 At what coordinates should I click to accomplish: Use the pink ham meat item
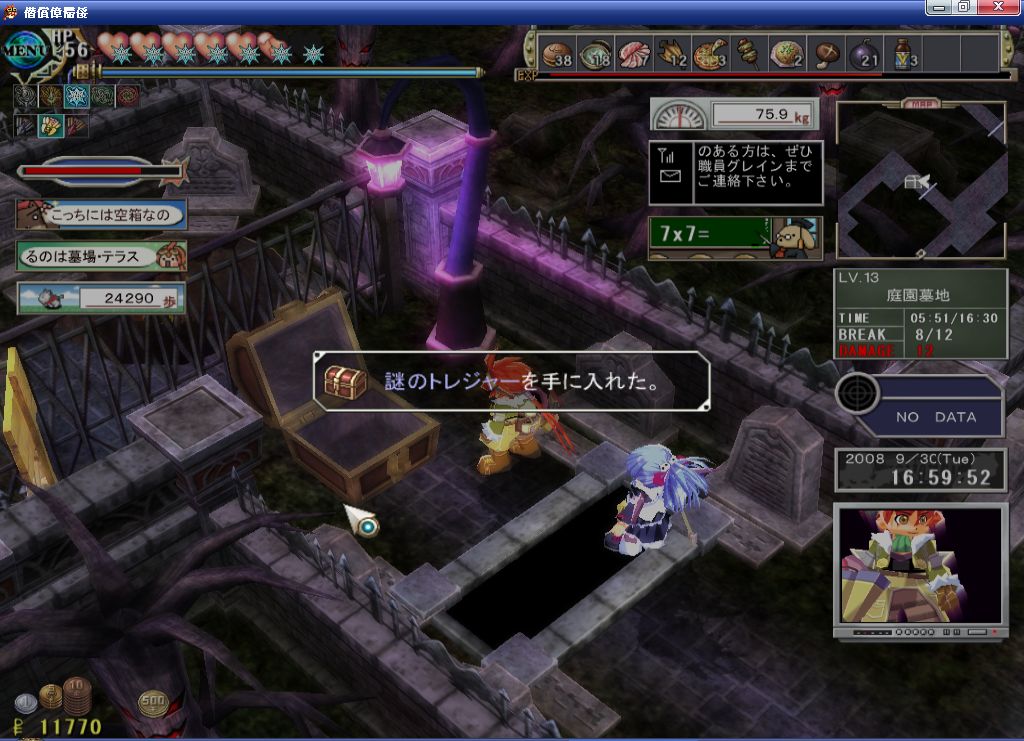tap(634, 53)
